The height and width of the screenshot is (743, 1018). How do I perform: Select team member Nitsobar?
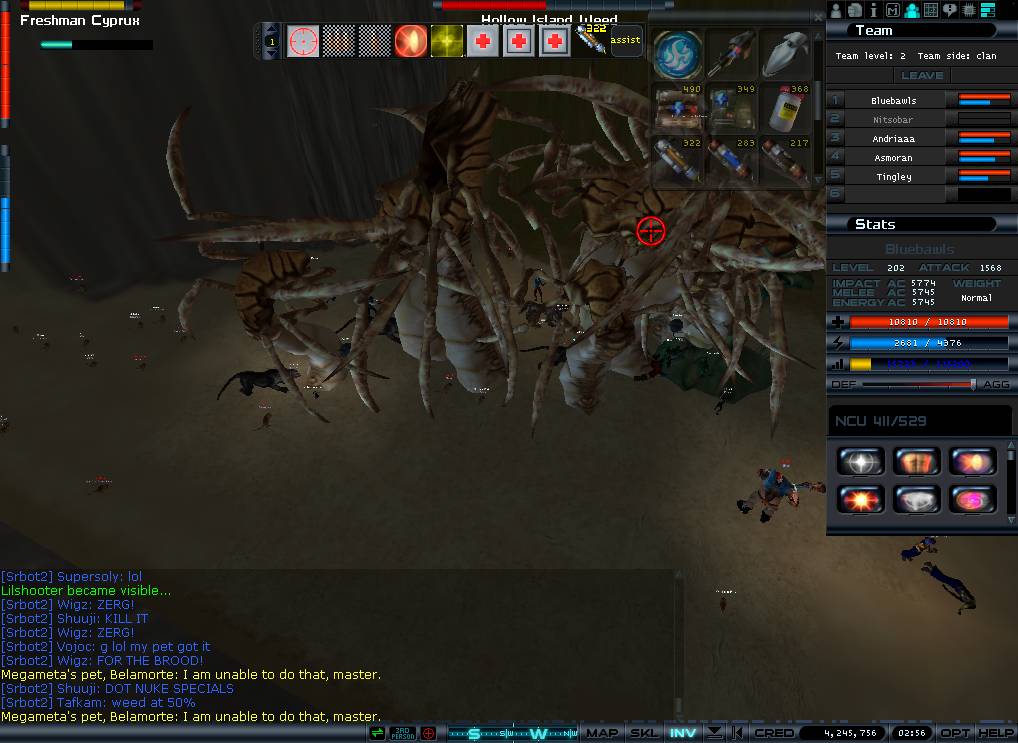(x=892, y=120)
